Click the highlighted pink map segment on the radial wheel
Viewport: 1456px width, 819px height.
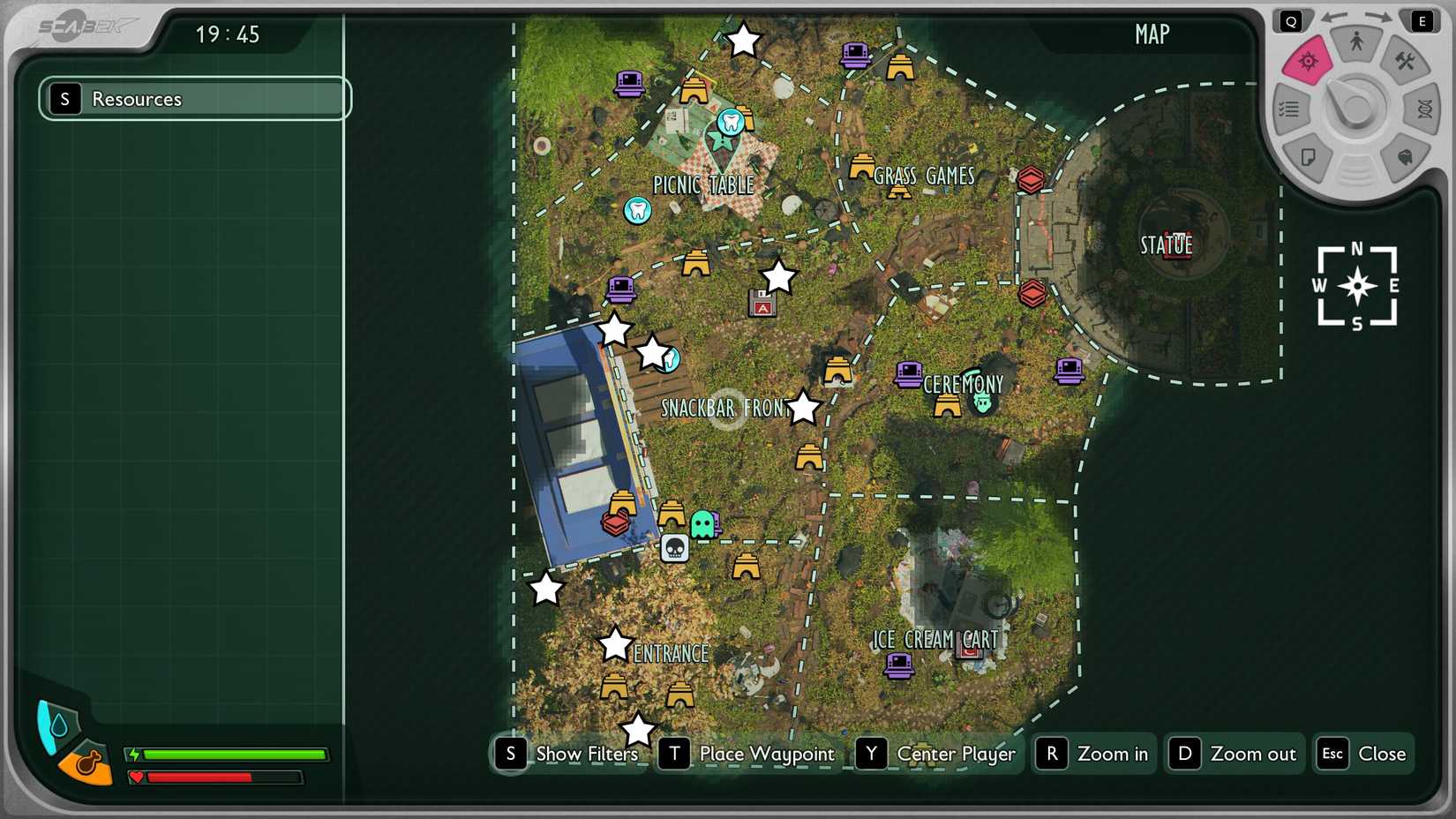pyautogui.click(x=1307, y=62)
